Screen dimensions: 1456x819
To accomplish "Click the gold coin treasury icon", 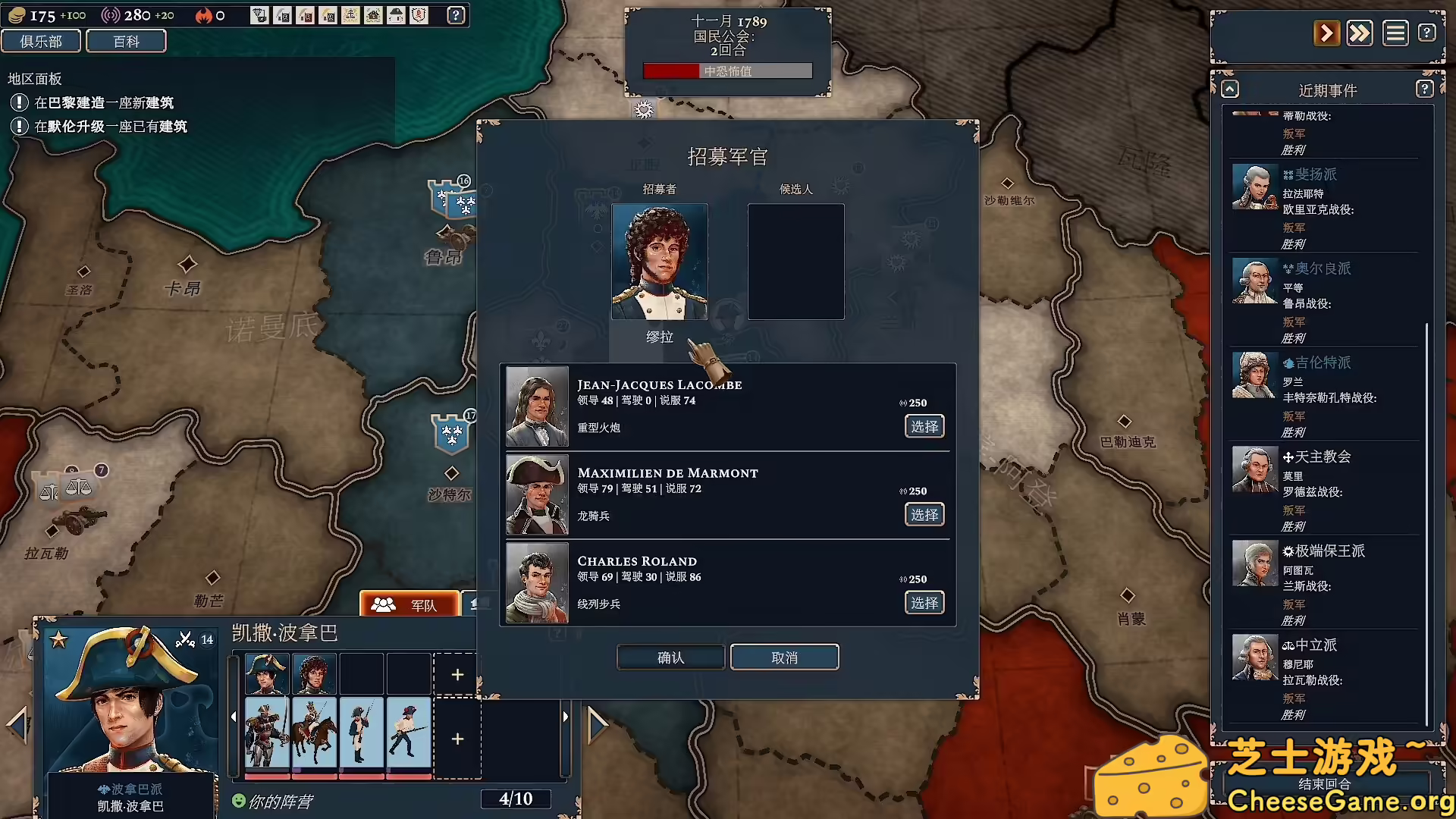I will pos(17,14).
